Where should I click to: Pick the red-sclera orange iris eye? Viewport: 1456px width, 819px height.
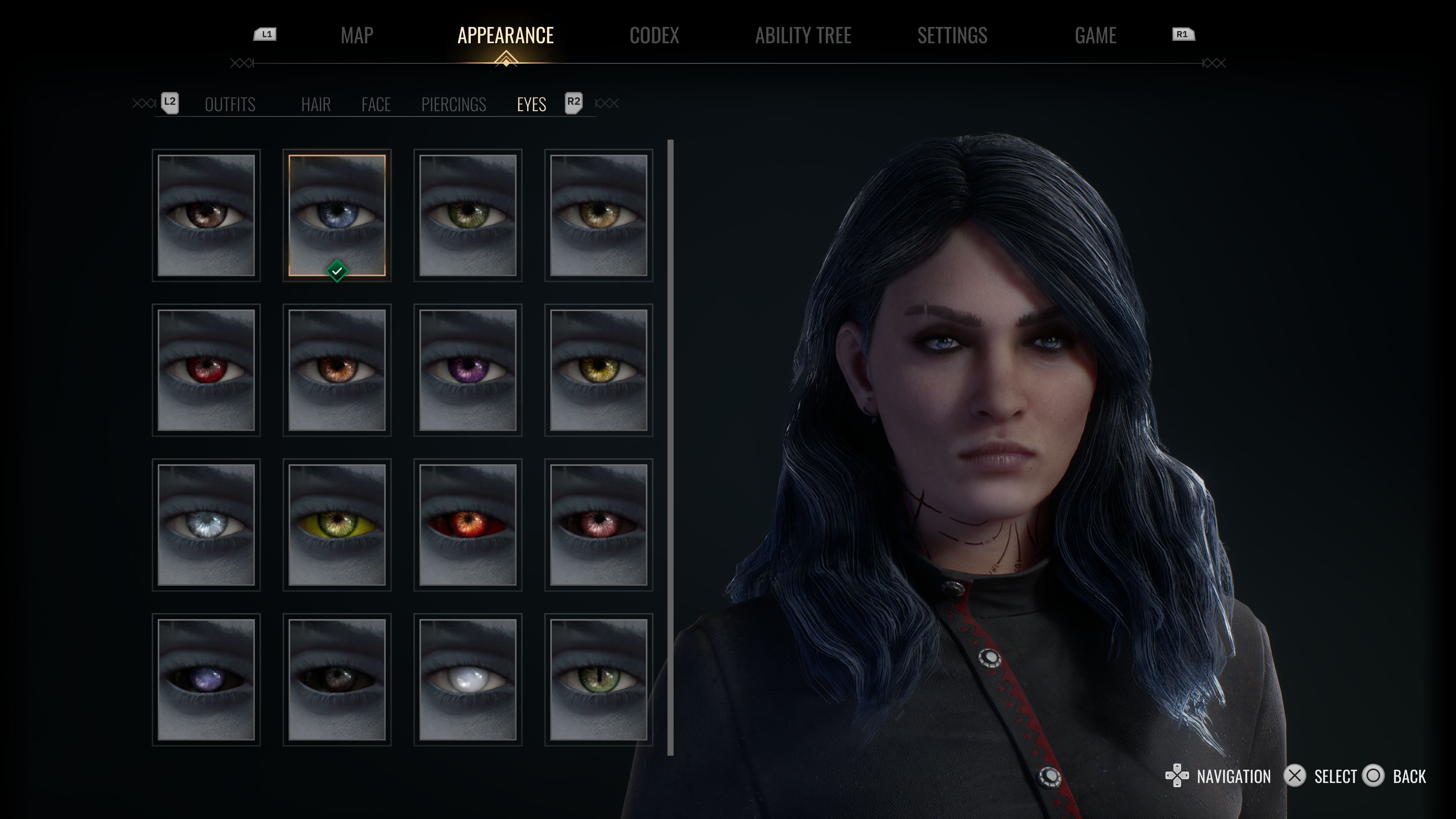coord(467,525)
